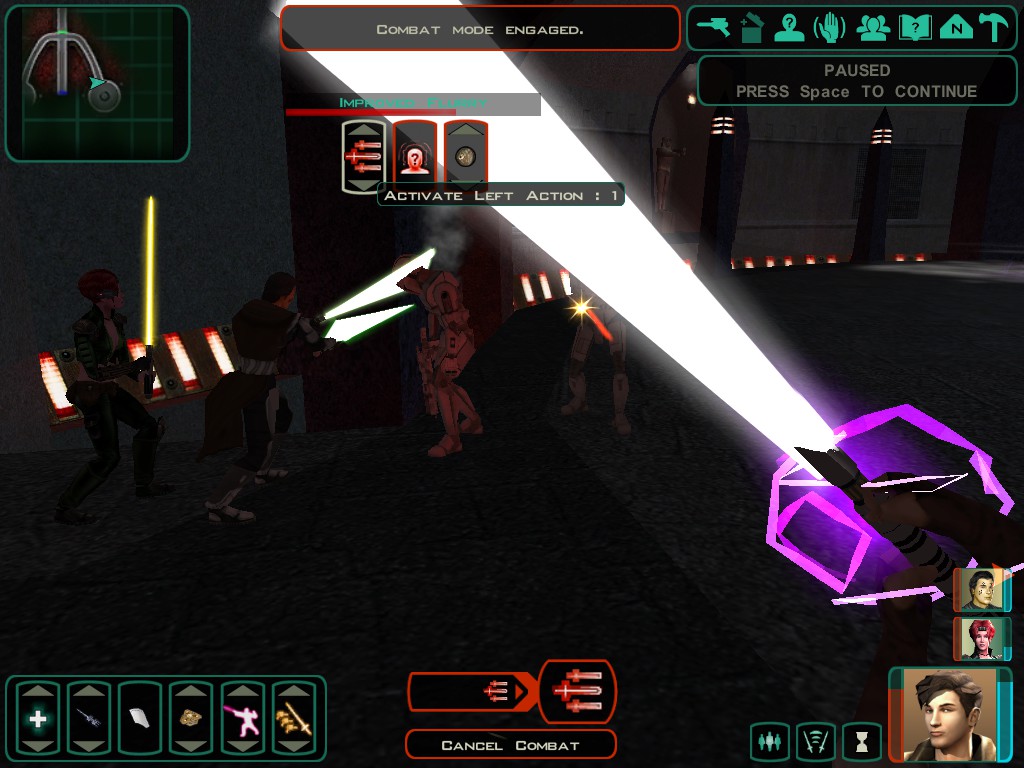This screenshot has width=1024, height=768.
Task: Open the equipment screen via the blaster icon
Action: (713, 28)
